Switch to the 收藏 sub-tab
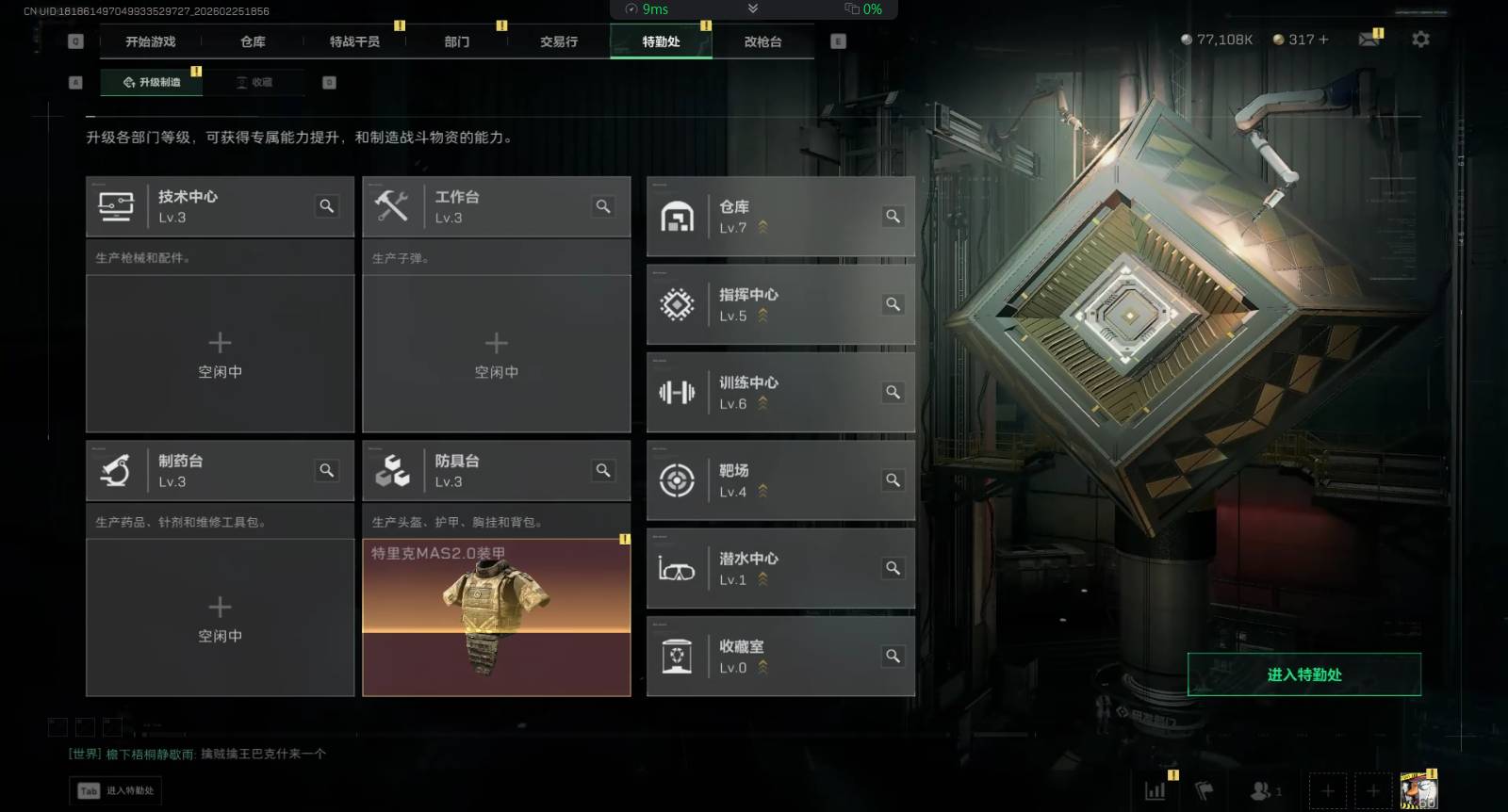 255,83
